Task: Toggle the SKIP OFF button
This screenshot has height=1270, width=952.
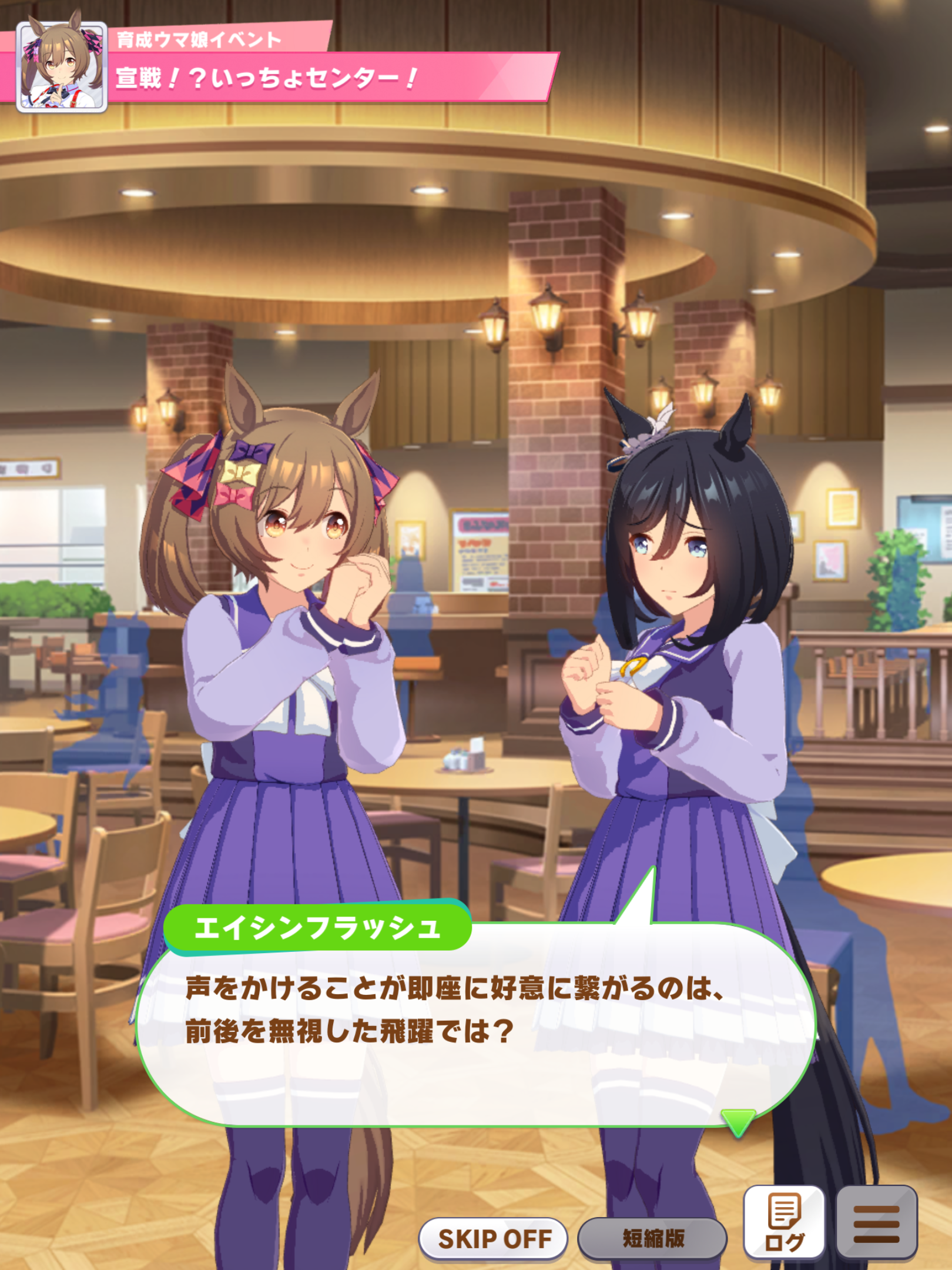Action: [494, 1238]
